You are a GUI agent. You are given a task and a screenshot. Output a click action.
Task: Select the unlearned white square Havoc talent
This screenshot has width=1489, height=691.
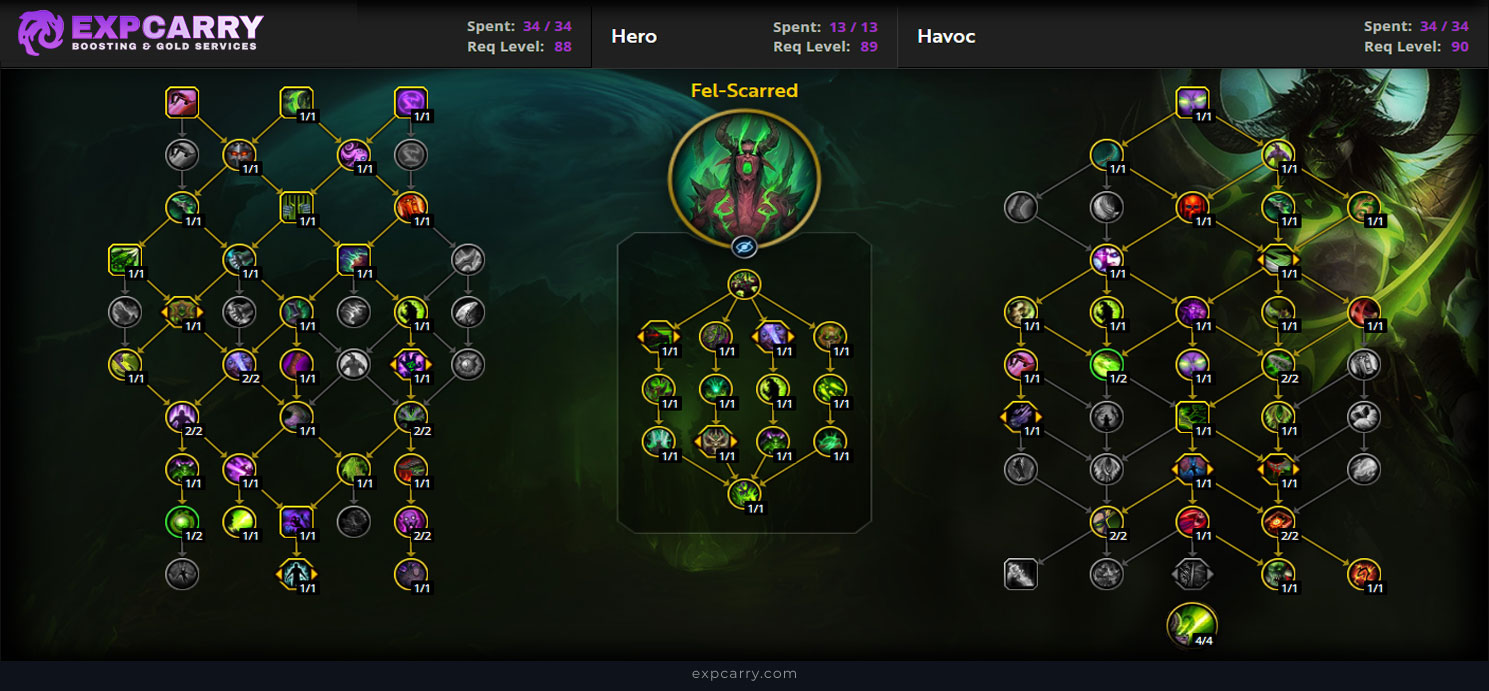1020,574
